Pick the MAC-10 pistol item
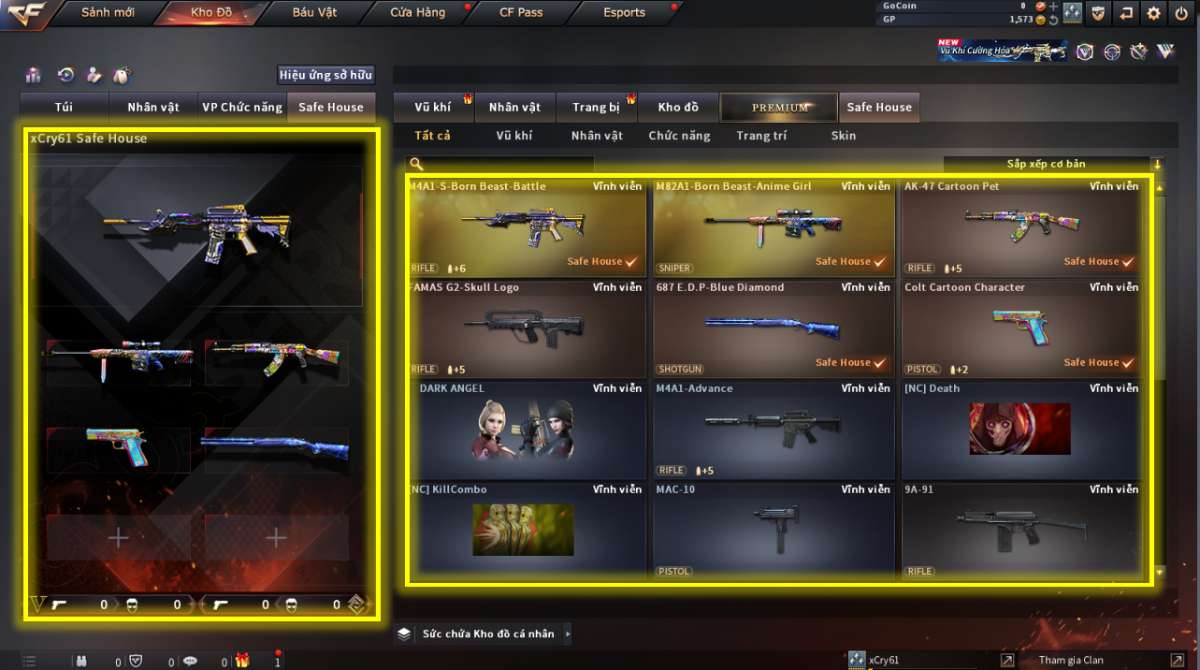The width and height of the screenshot is (1200, 670). (773, 530)
